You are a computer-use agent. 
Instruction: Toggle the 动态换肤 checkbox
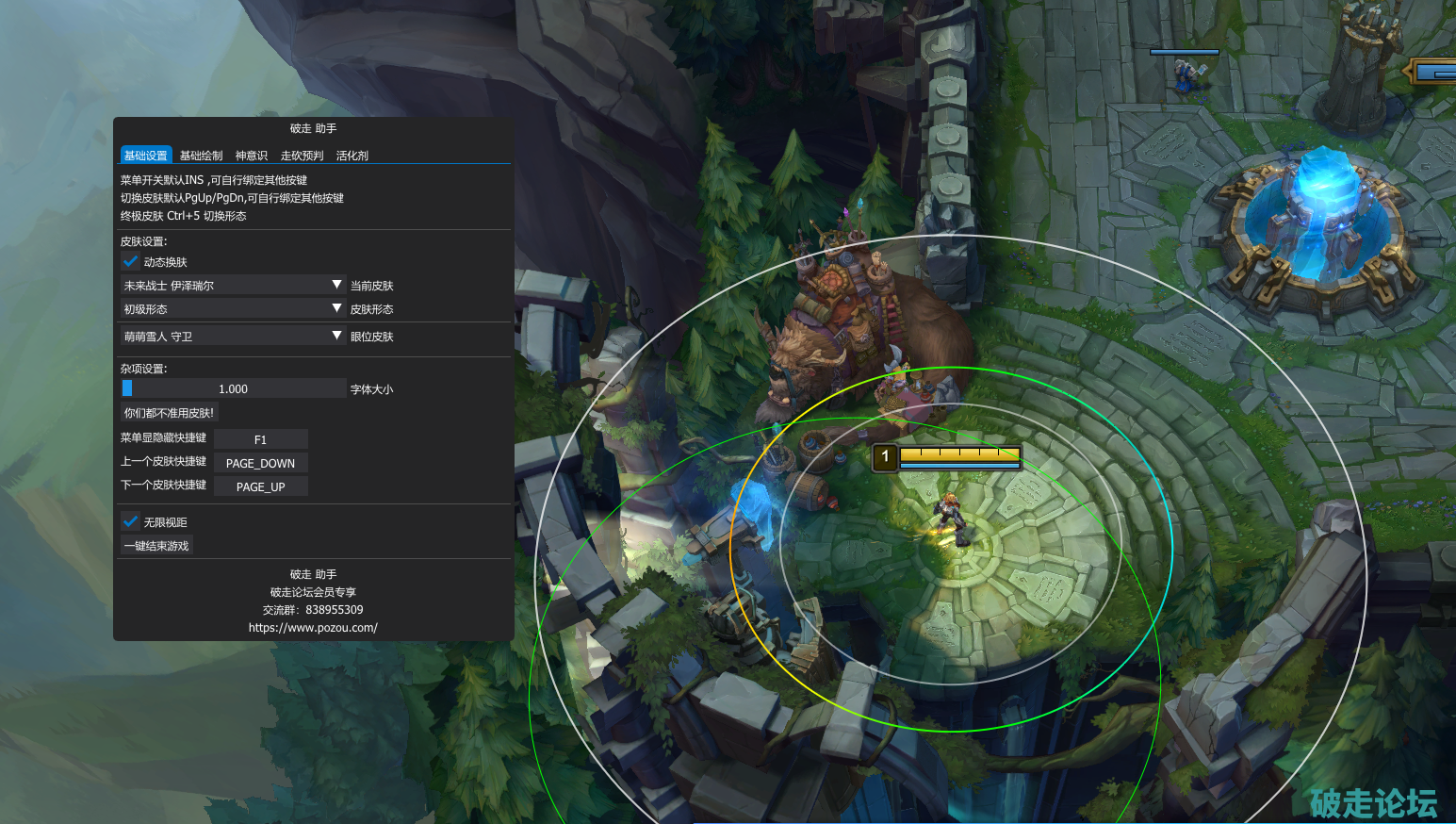coord(131,262)
